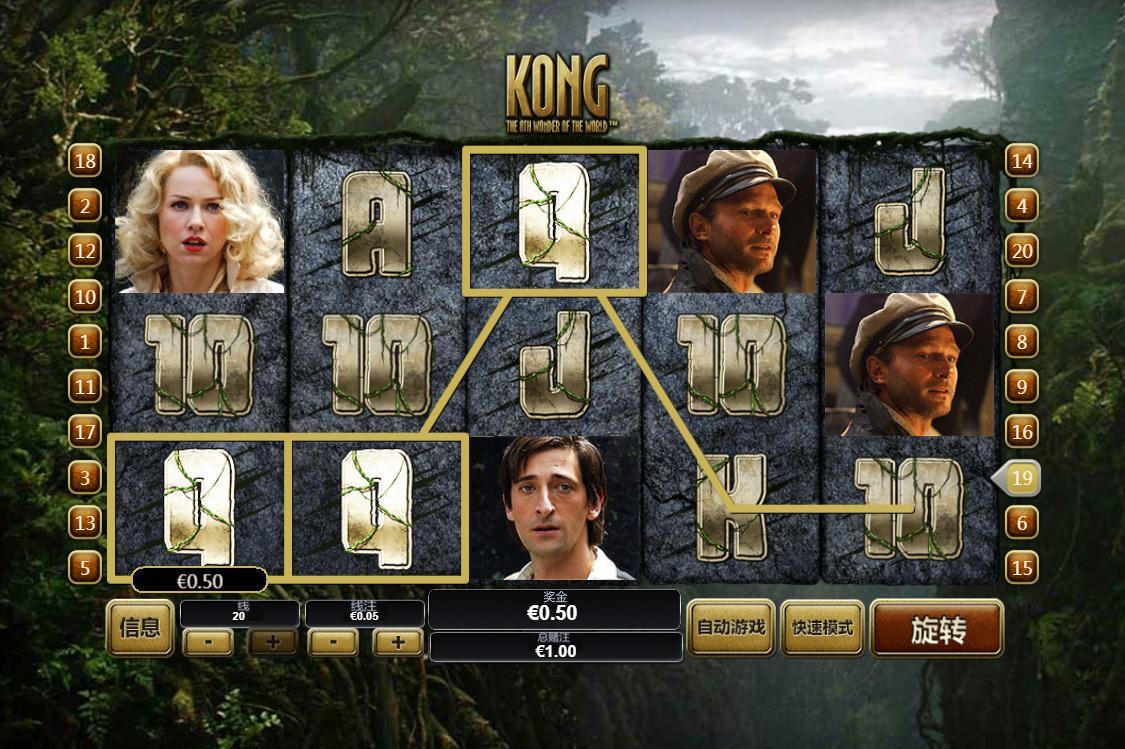Spin the reels with the 旋转 button
The width and height of the screenshot is (1125, 749).
(x=937, y=629)
